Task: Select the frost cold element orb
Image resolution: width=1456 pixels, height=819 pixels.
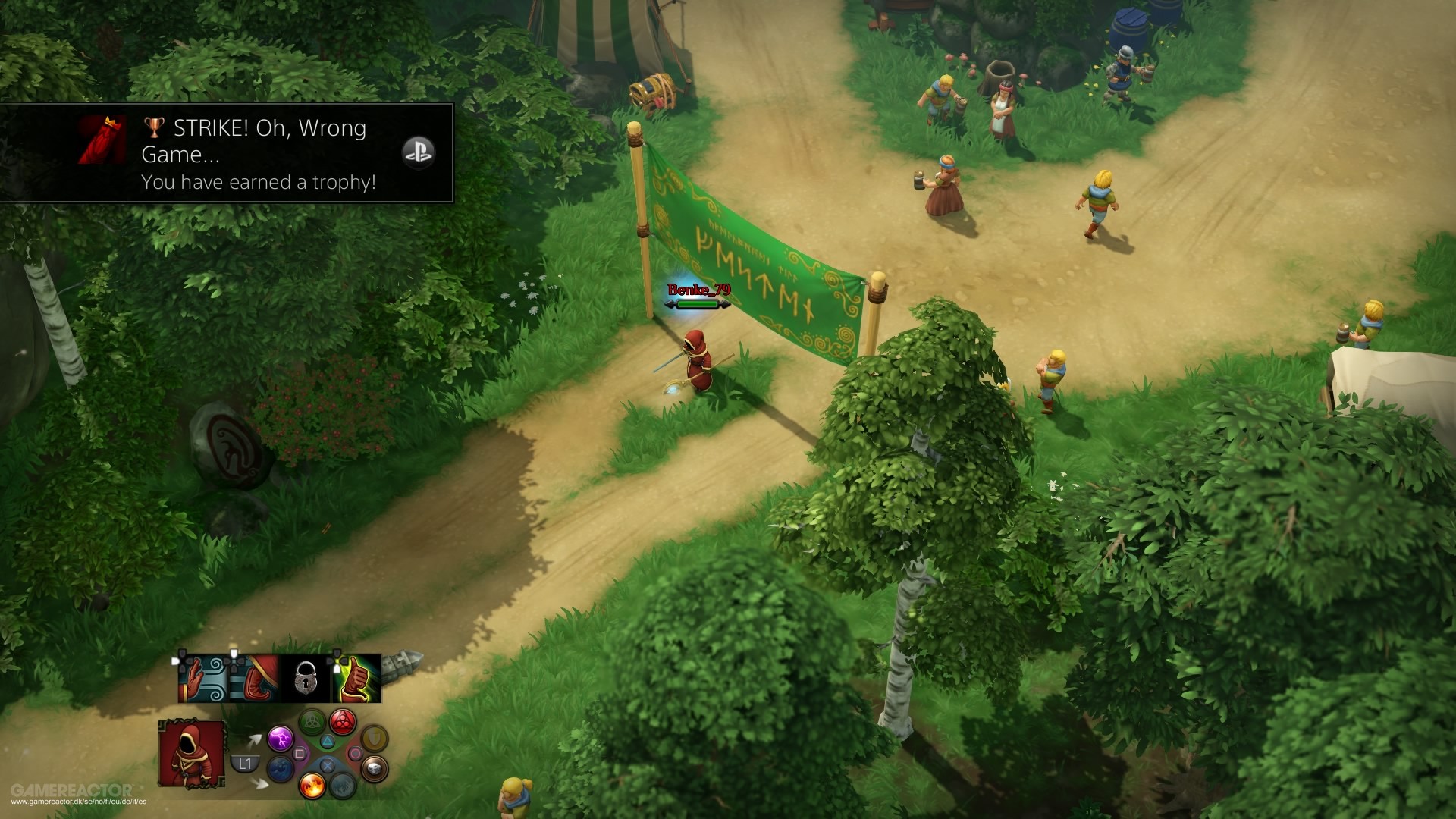Action: click(x=344, y=785)
